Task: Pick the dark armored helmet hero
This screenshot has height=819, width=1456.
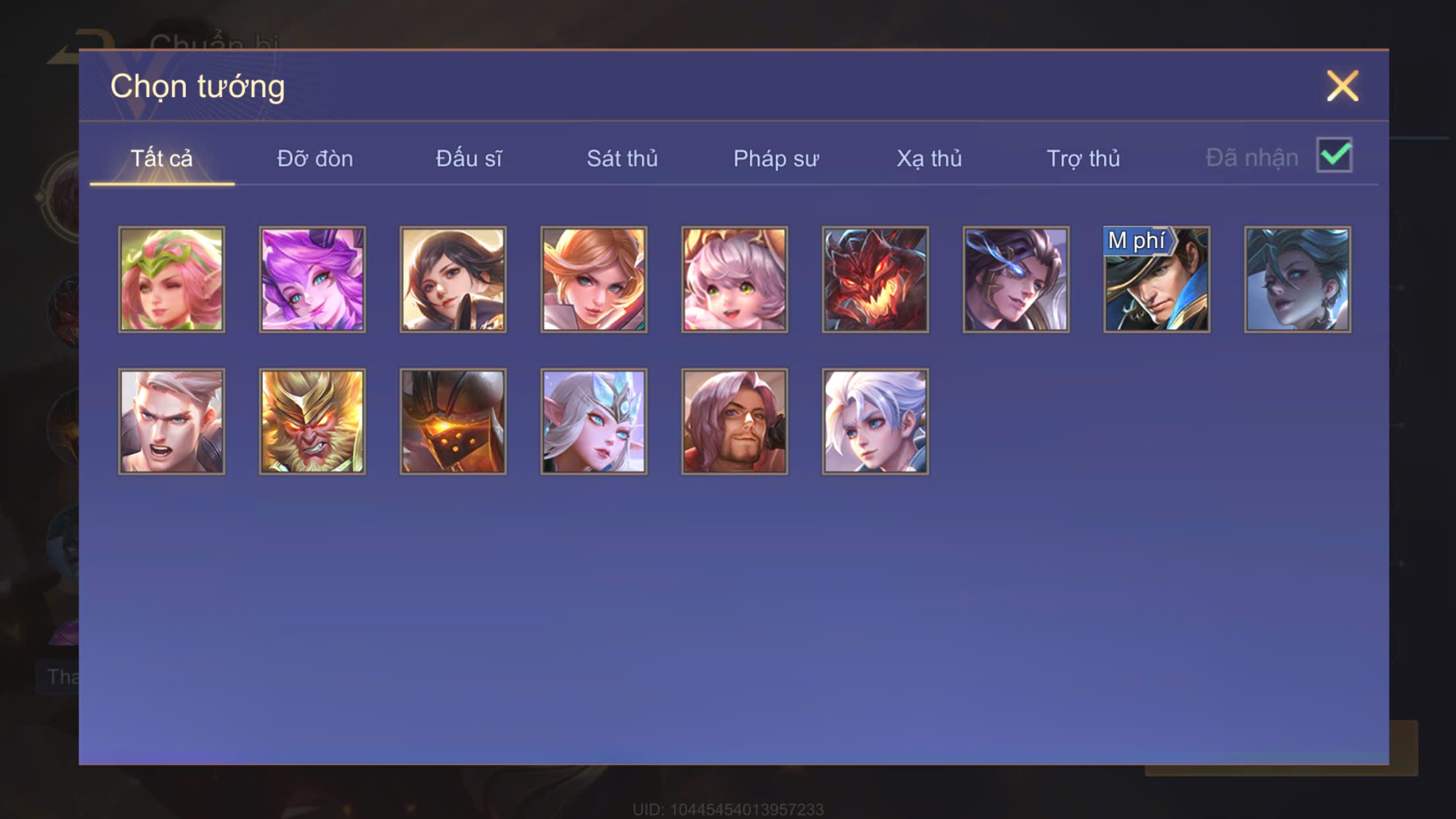Action: [453, 421]
